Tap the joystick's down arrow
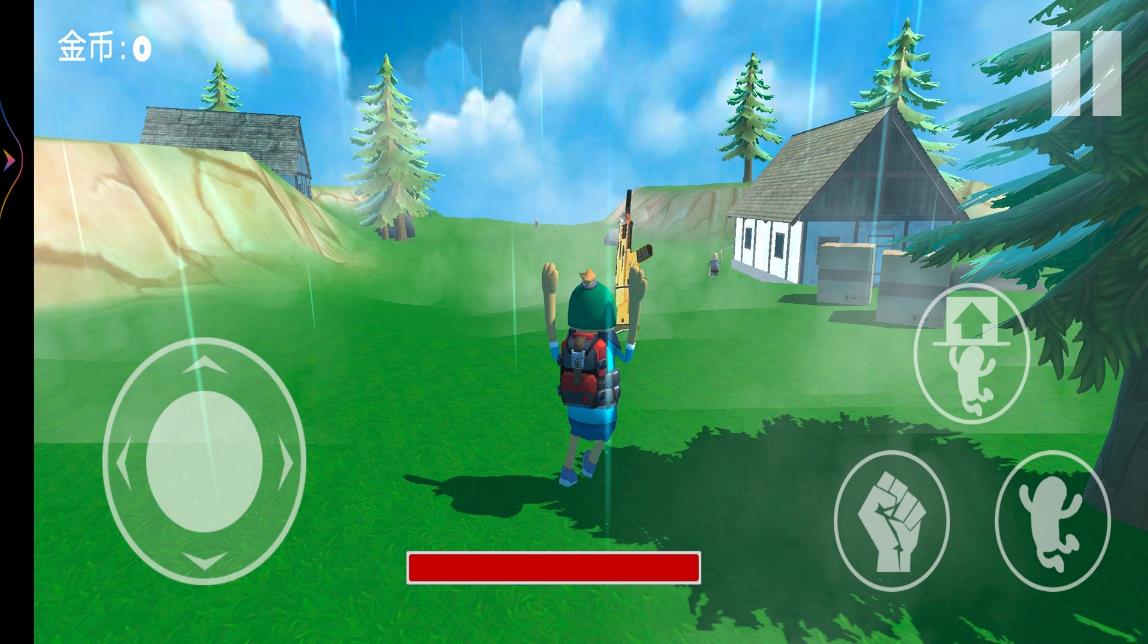This screenshot has width=1148, height=644. [204, 560]
